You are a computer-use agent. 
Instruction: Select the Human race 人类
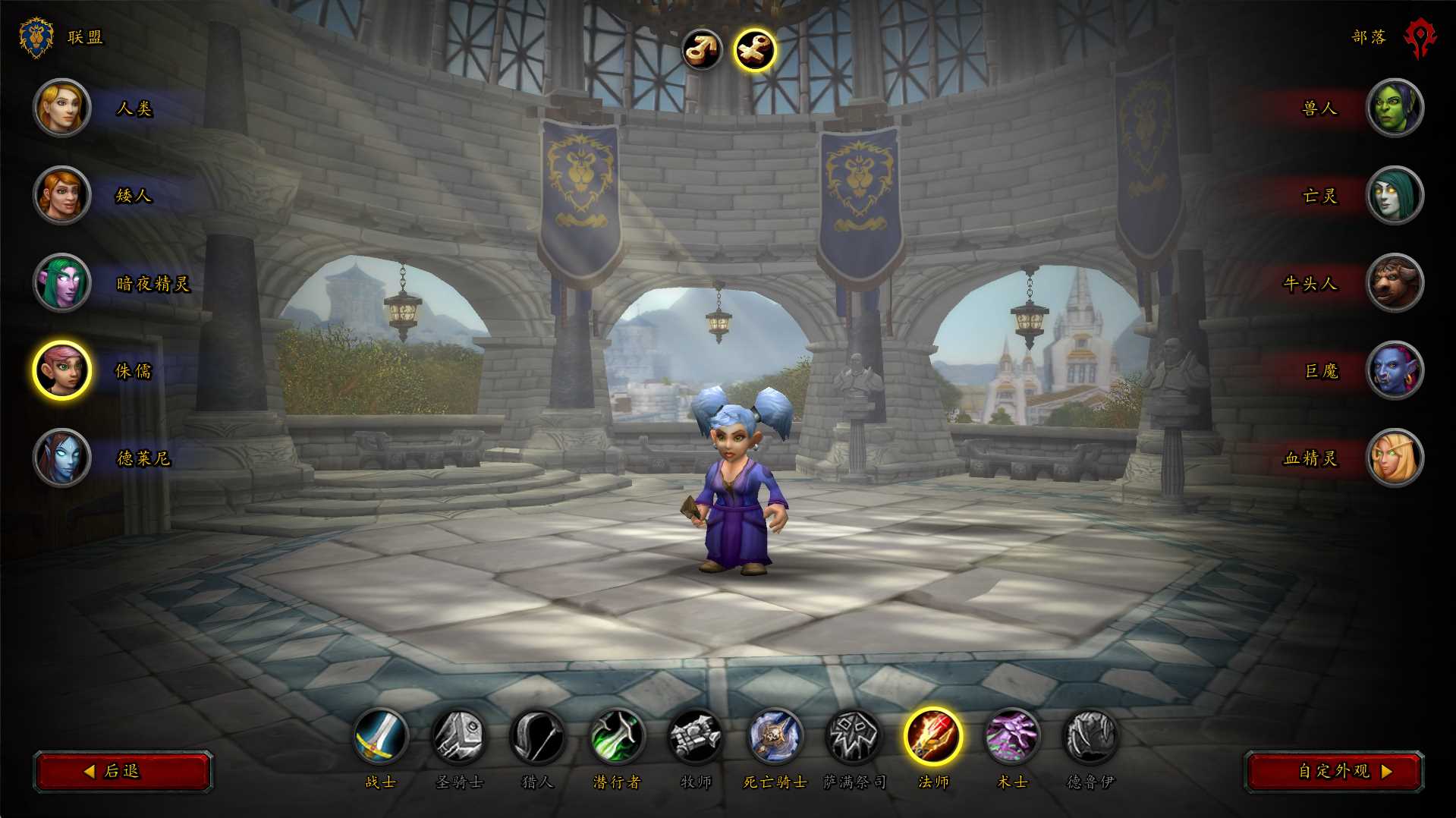(62, 109)
